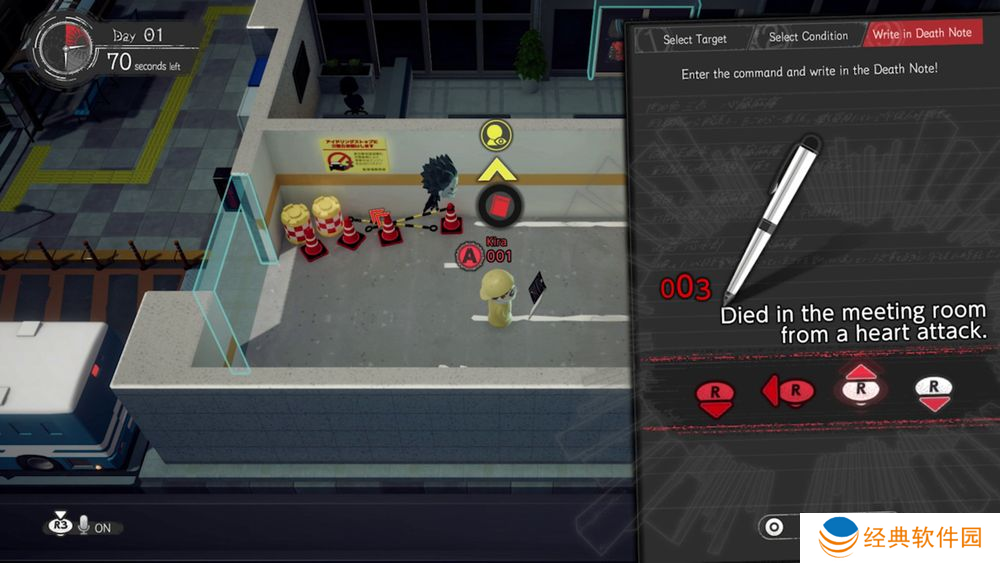Switch to the Select Target tab
Viewport: 1000px width, 563px height.
click(695, 39)
